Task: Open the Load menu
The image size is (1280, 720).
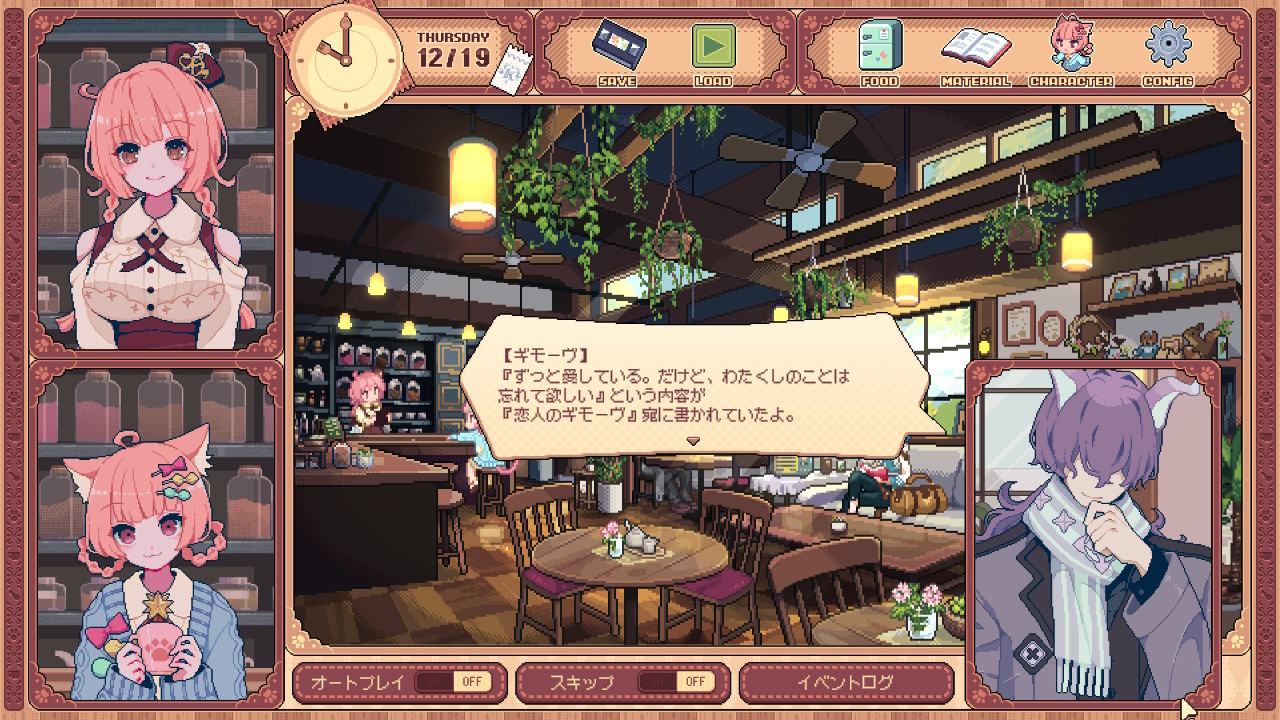Action: coord(713,50)
